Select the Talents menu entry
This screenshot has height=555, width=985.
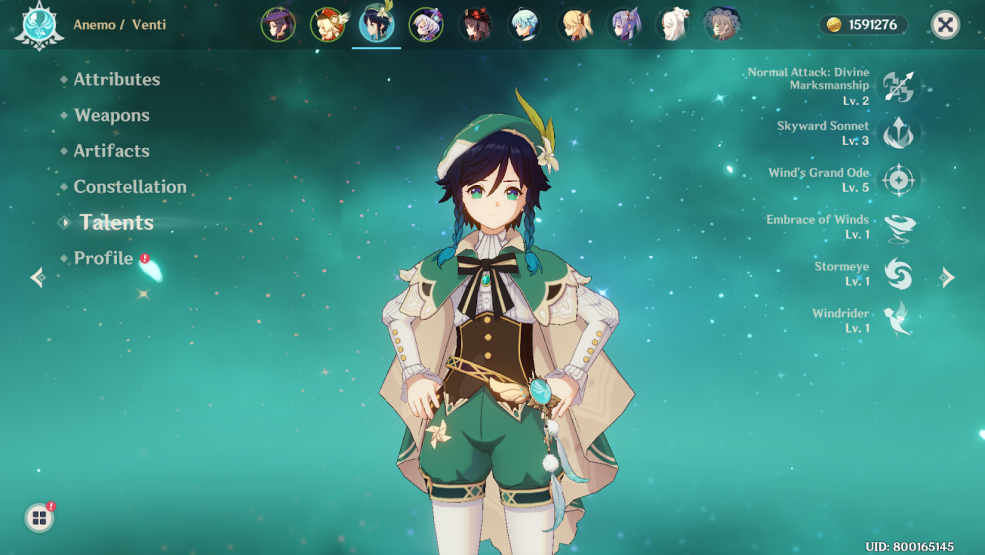116,223
